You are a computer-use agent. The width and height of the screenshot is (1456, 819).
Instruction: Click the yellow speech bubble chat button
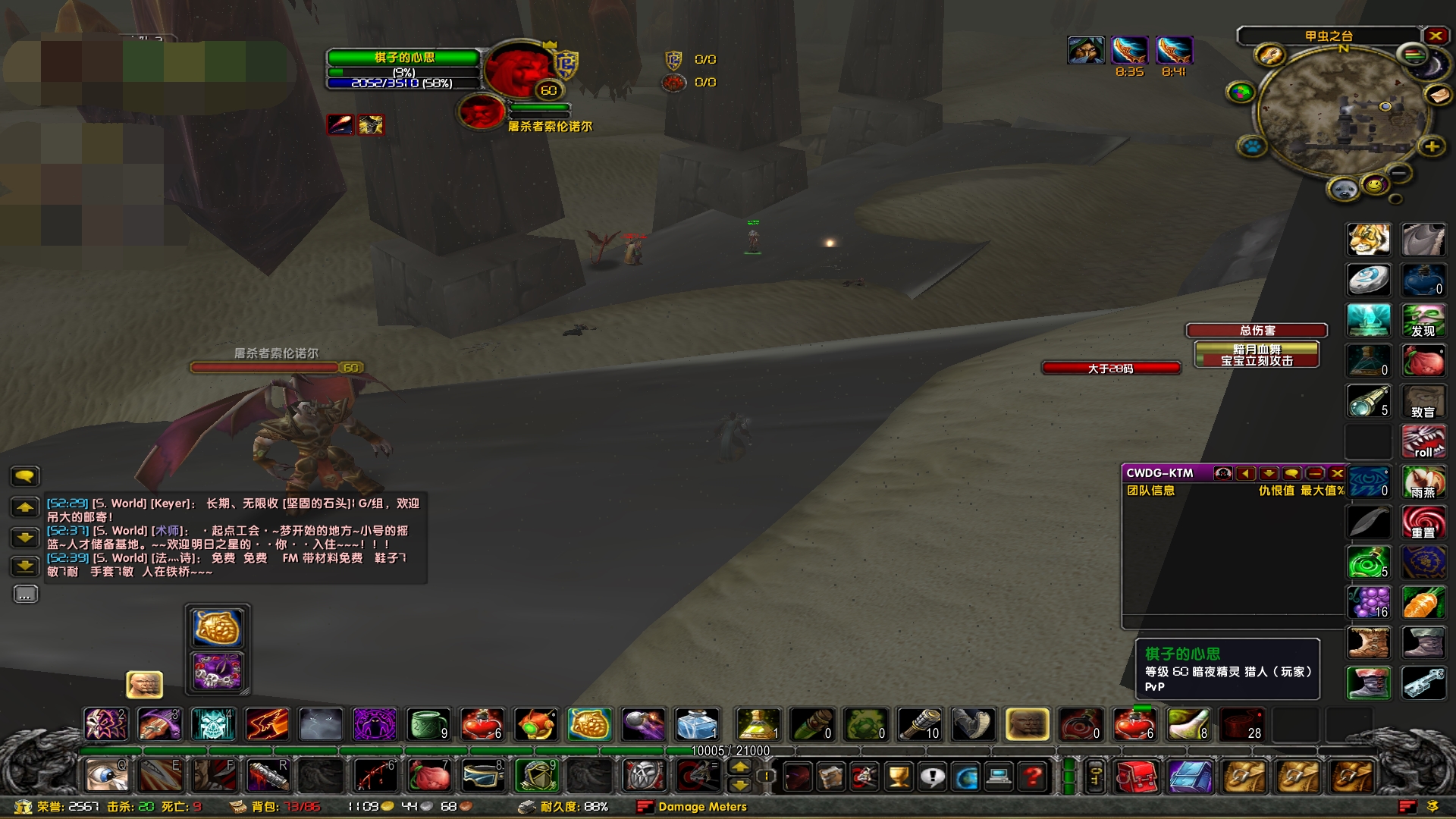(x=25, y=476)
